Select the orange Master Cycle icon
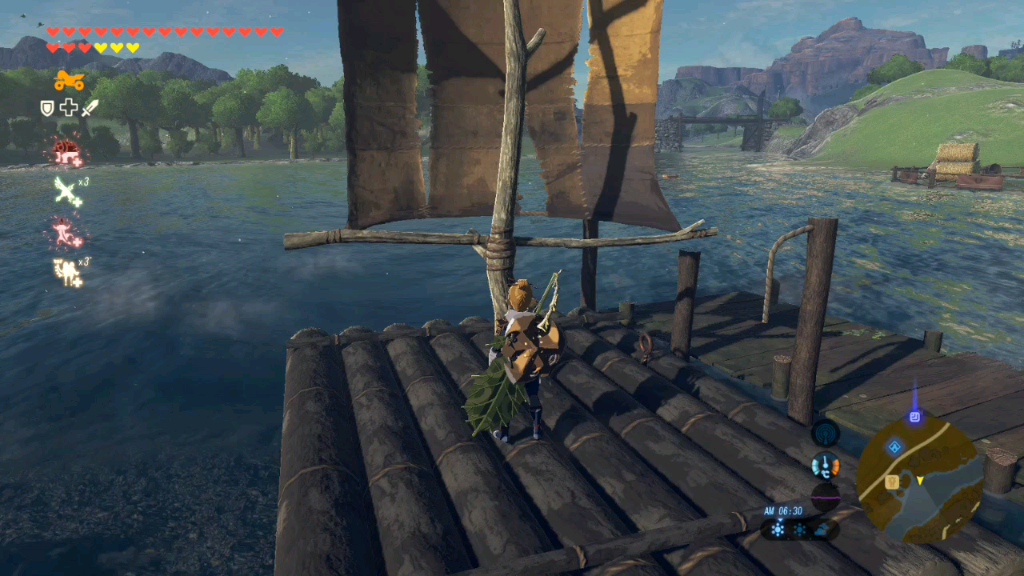 (x=69, y=80)
